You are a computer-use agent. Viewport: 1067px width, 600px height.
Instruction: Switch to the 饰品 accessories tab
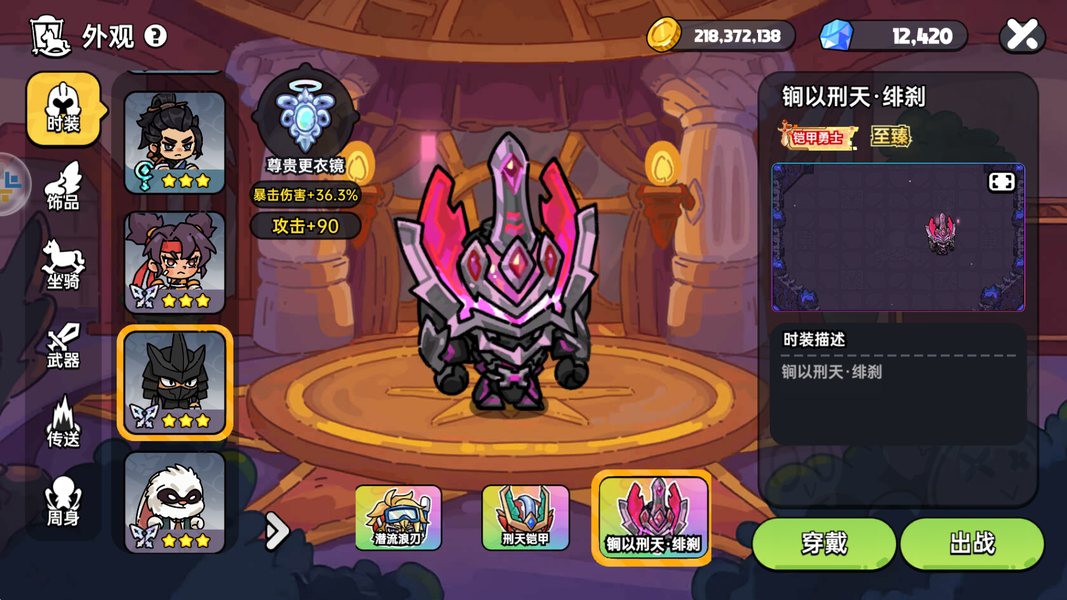pos(63,187)
